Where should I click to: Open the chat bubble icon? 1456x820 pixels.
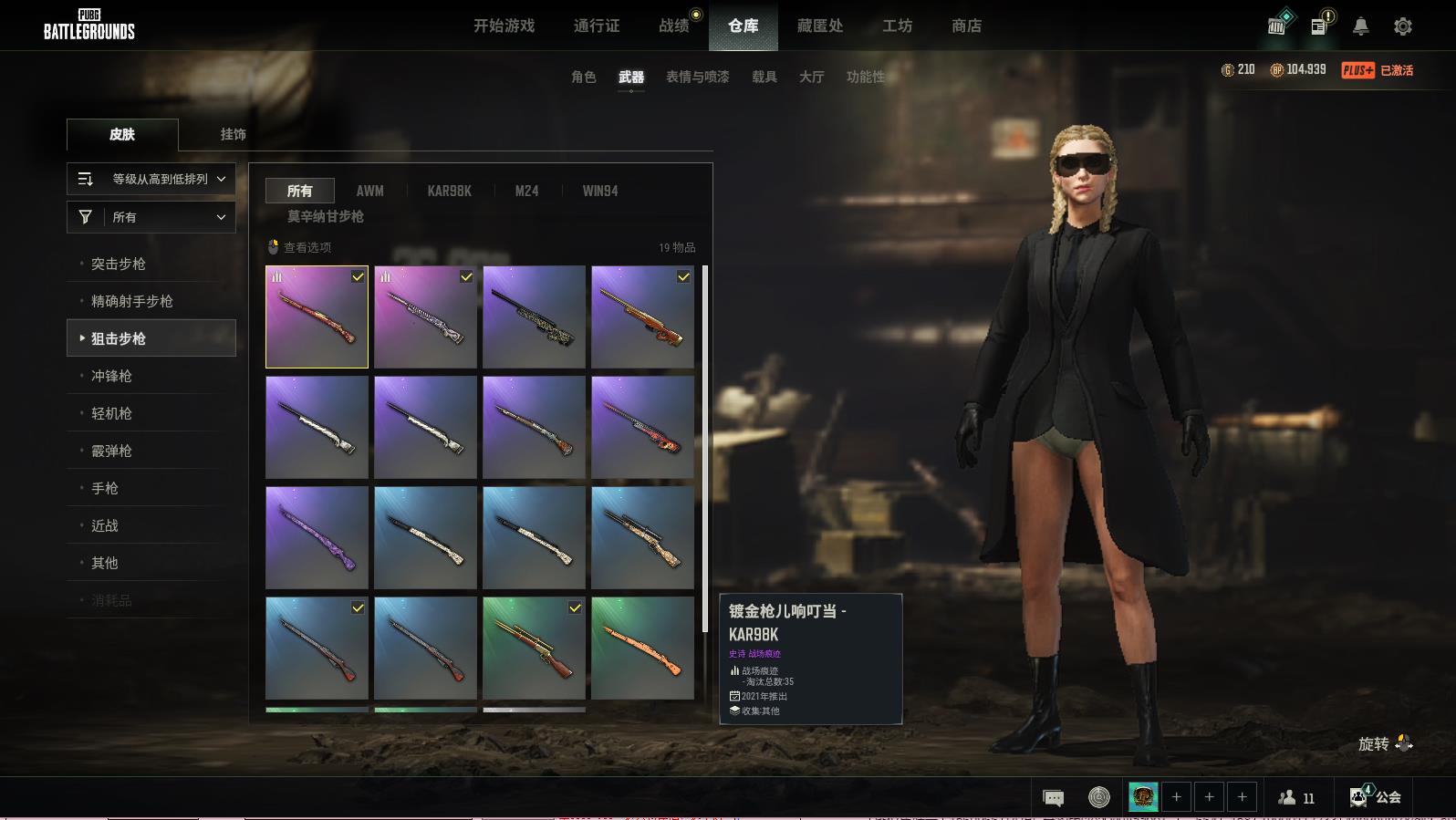click(1053, 798)
